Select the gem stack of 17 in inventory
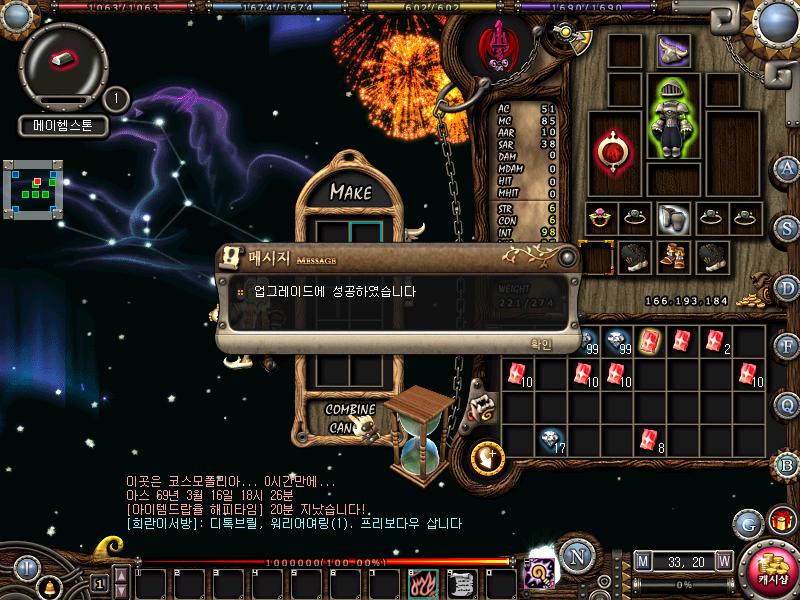The height and width of the screenshot is (600, 800). click(551, 439)
